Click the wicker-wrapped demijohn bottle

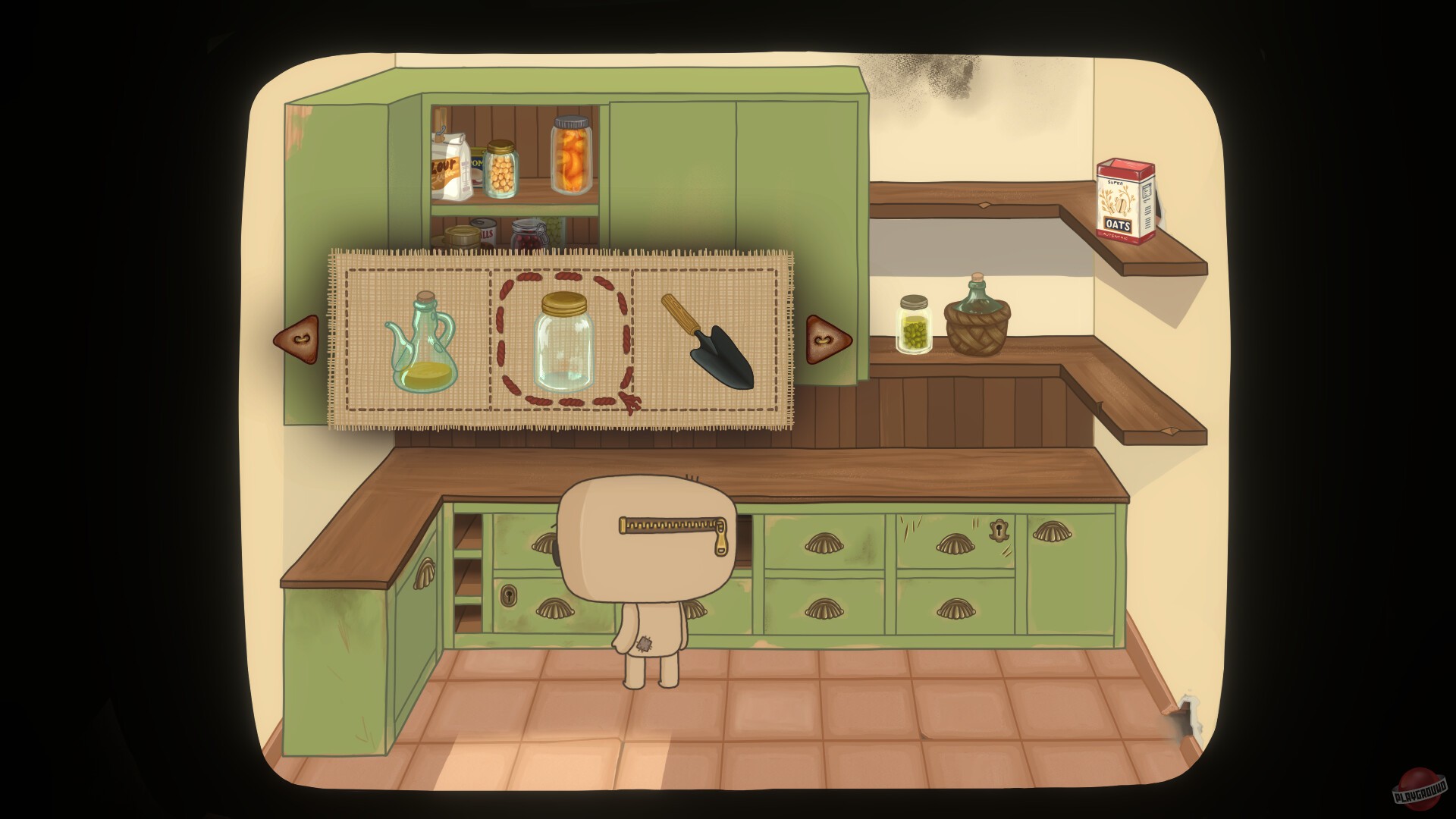click(978, 318)
